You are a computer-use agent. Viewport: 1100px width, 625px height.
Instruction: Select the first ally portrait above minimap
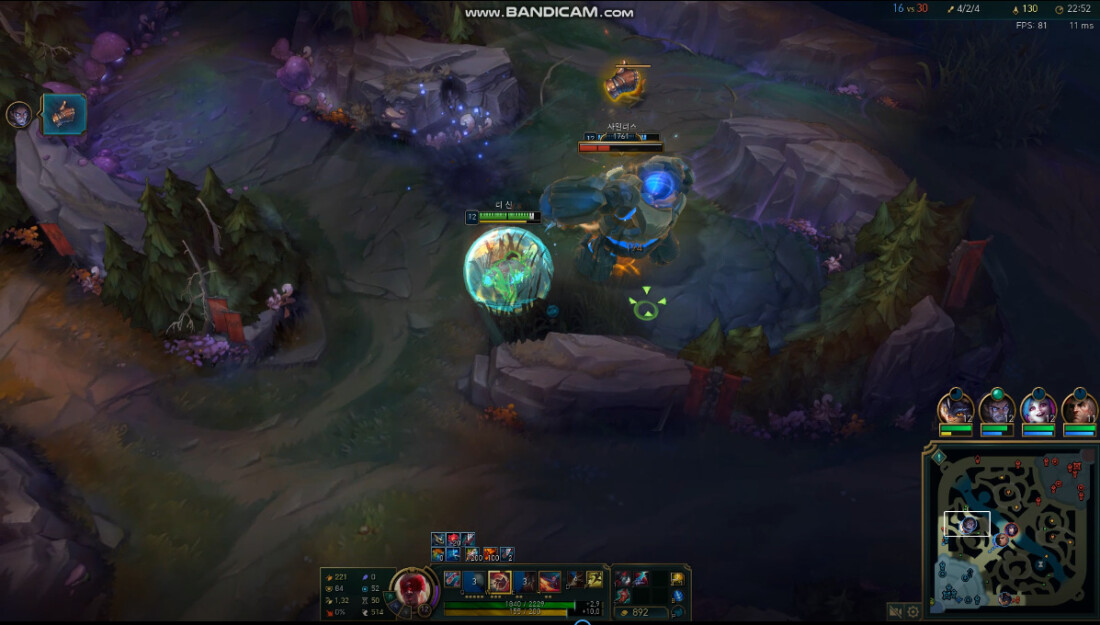pos(956,409)
